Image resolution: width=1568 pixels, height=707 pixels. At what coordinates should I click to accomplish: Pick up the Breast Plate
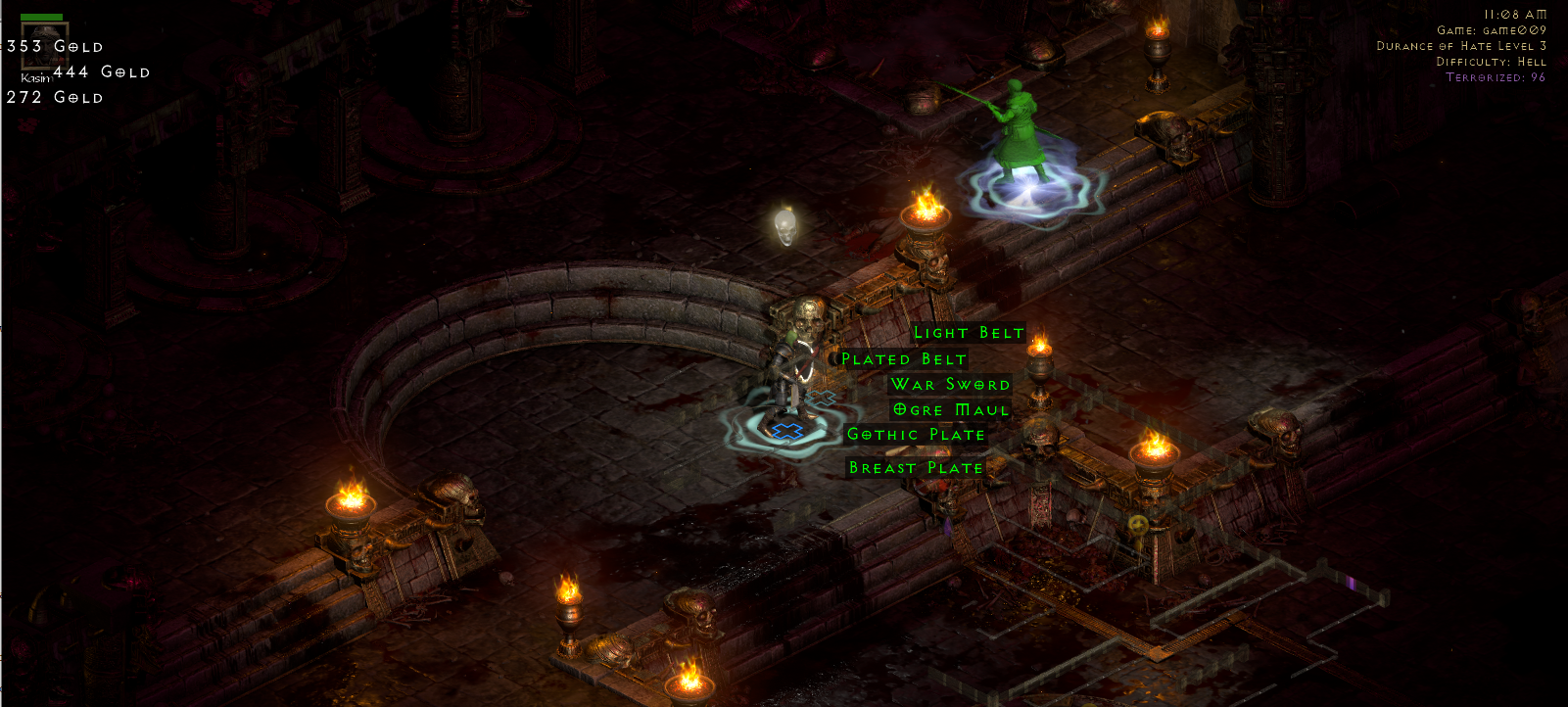pos(916,467)
